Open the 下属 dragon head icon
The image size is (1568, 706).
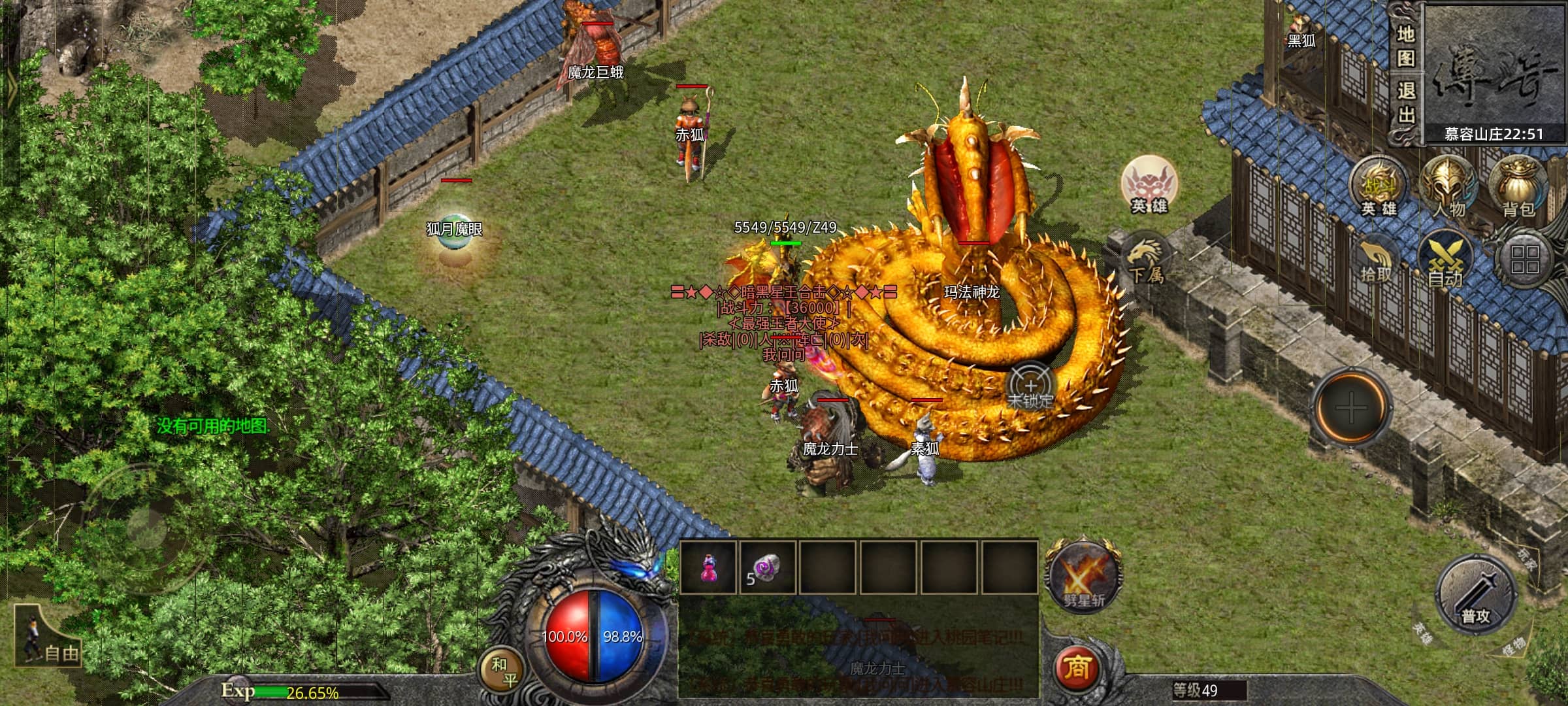[1146, 260]
